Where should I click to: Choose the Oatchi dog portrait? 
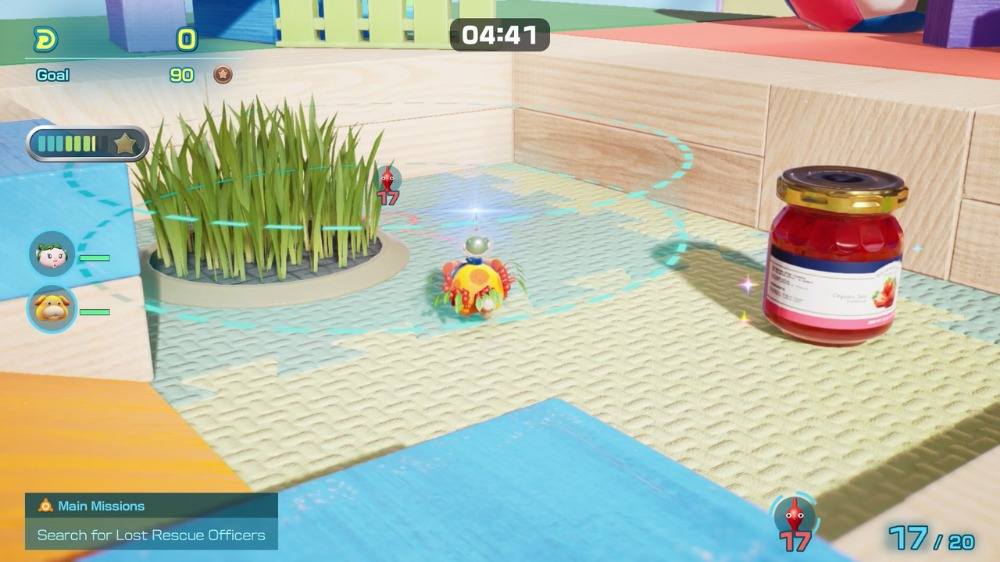[52, 309]
